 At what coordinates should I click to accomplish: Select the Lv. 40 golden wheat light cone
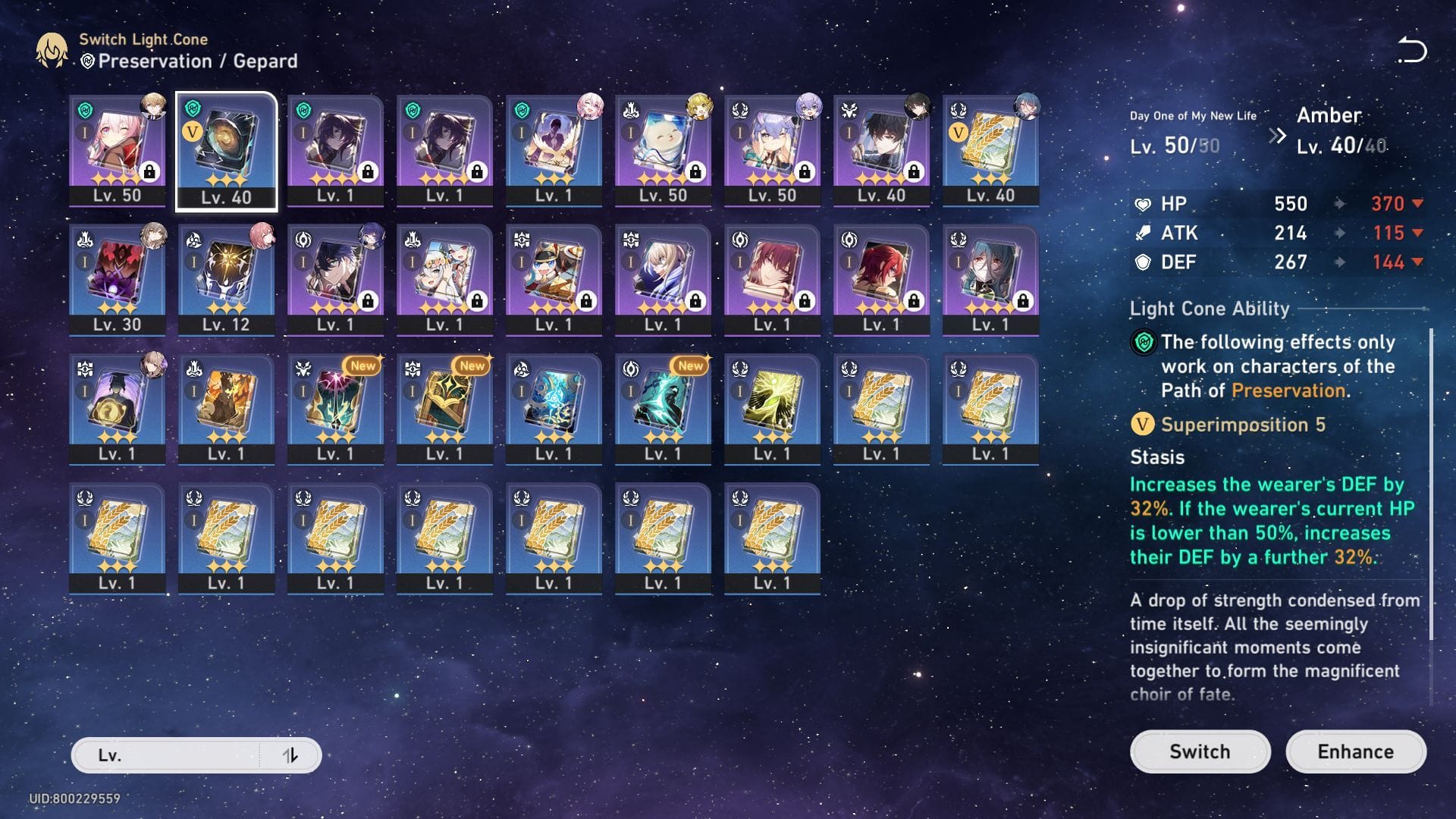tap(990, 150)
